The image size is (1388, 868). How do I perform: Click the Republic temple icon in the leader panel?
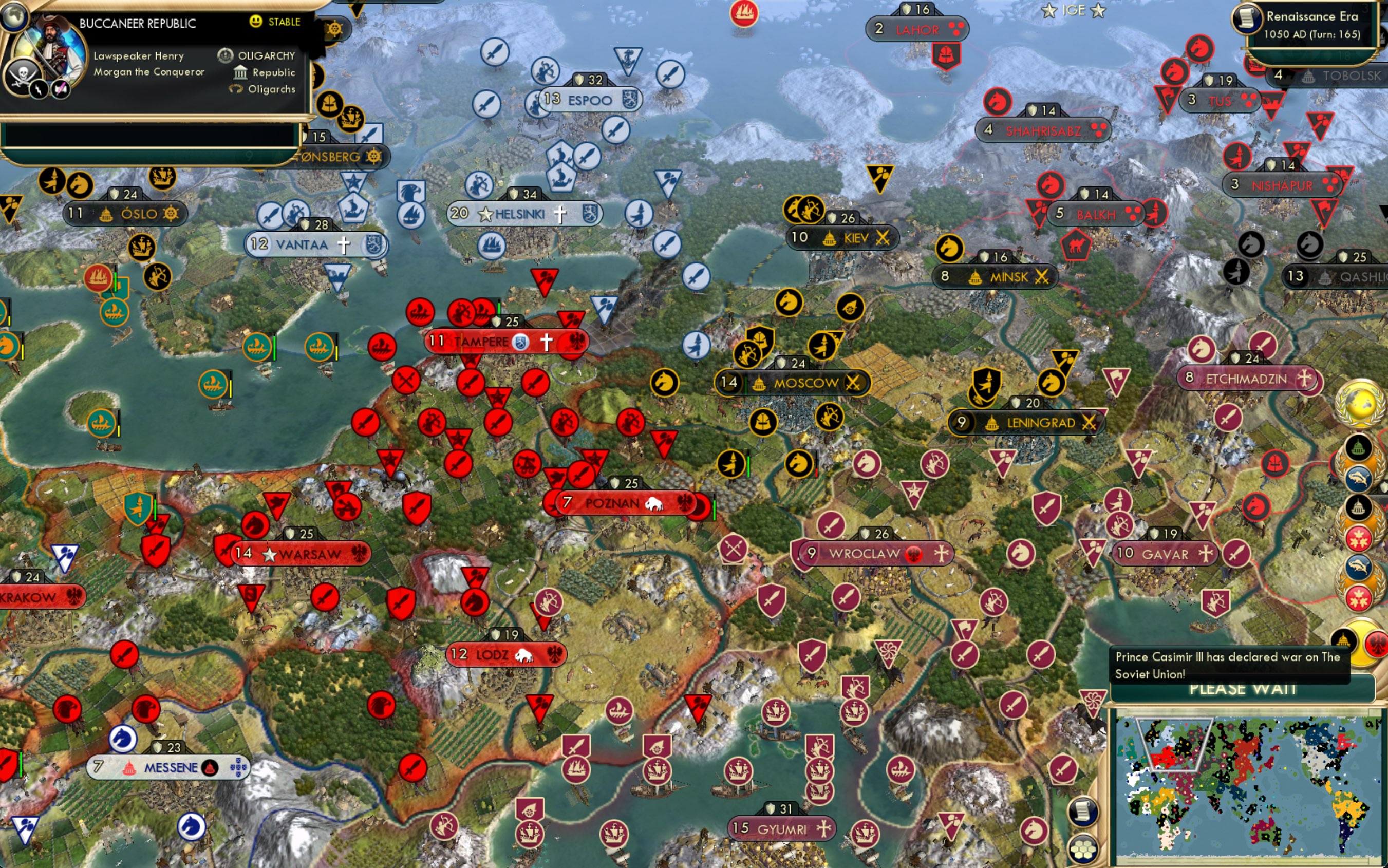point(240,72)
